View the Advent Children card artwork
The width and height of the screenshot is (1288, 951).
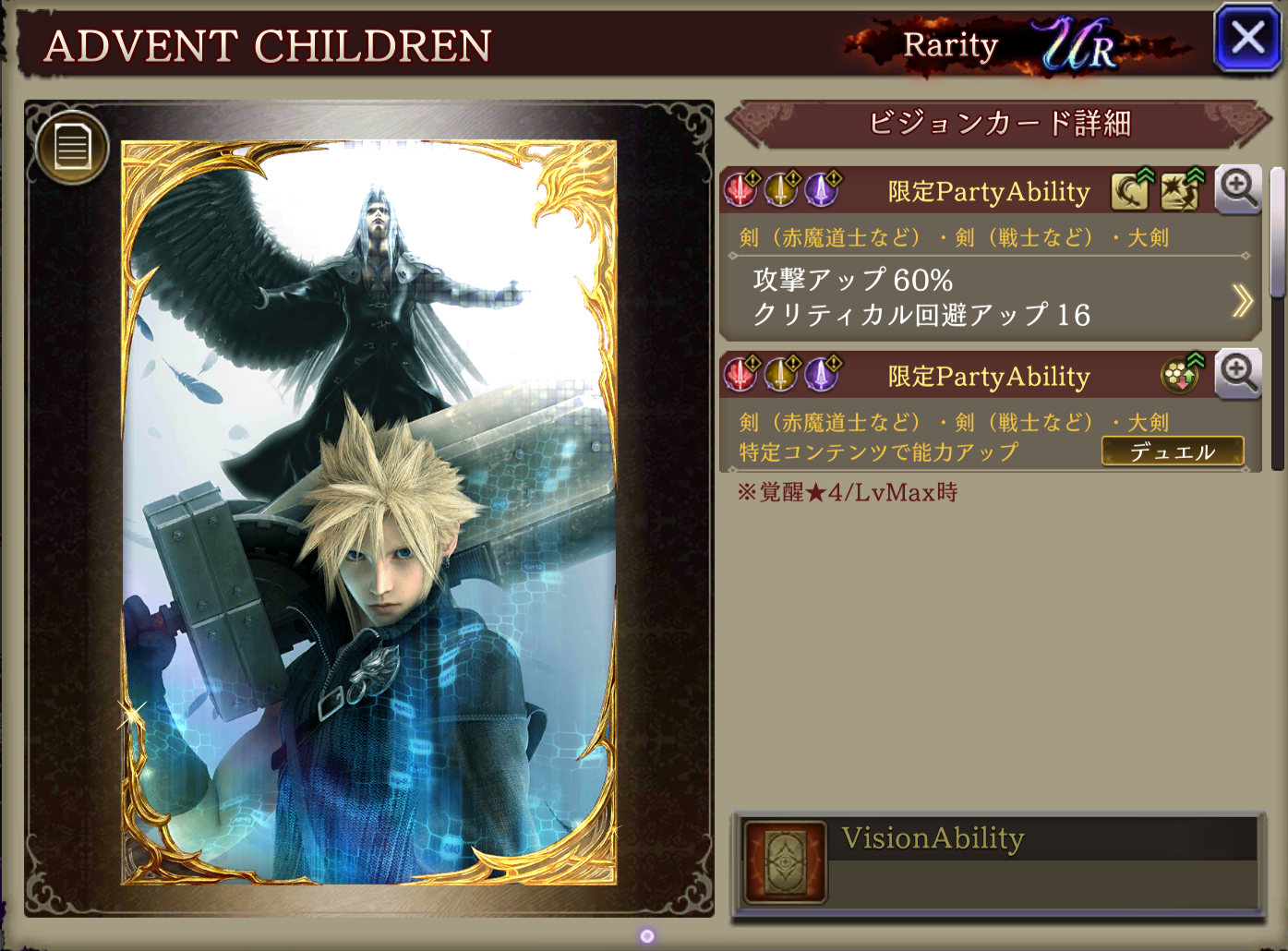click(369, 512)
